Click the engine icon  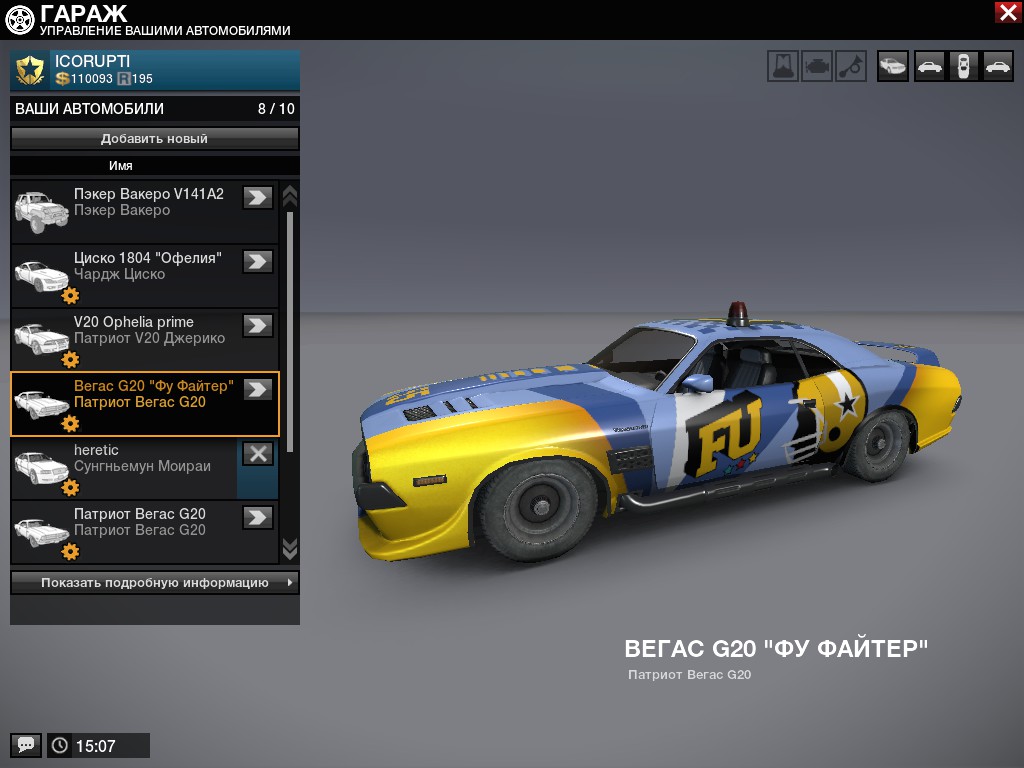click(x=817, y=66)
